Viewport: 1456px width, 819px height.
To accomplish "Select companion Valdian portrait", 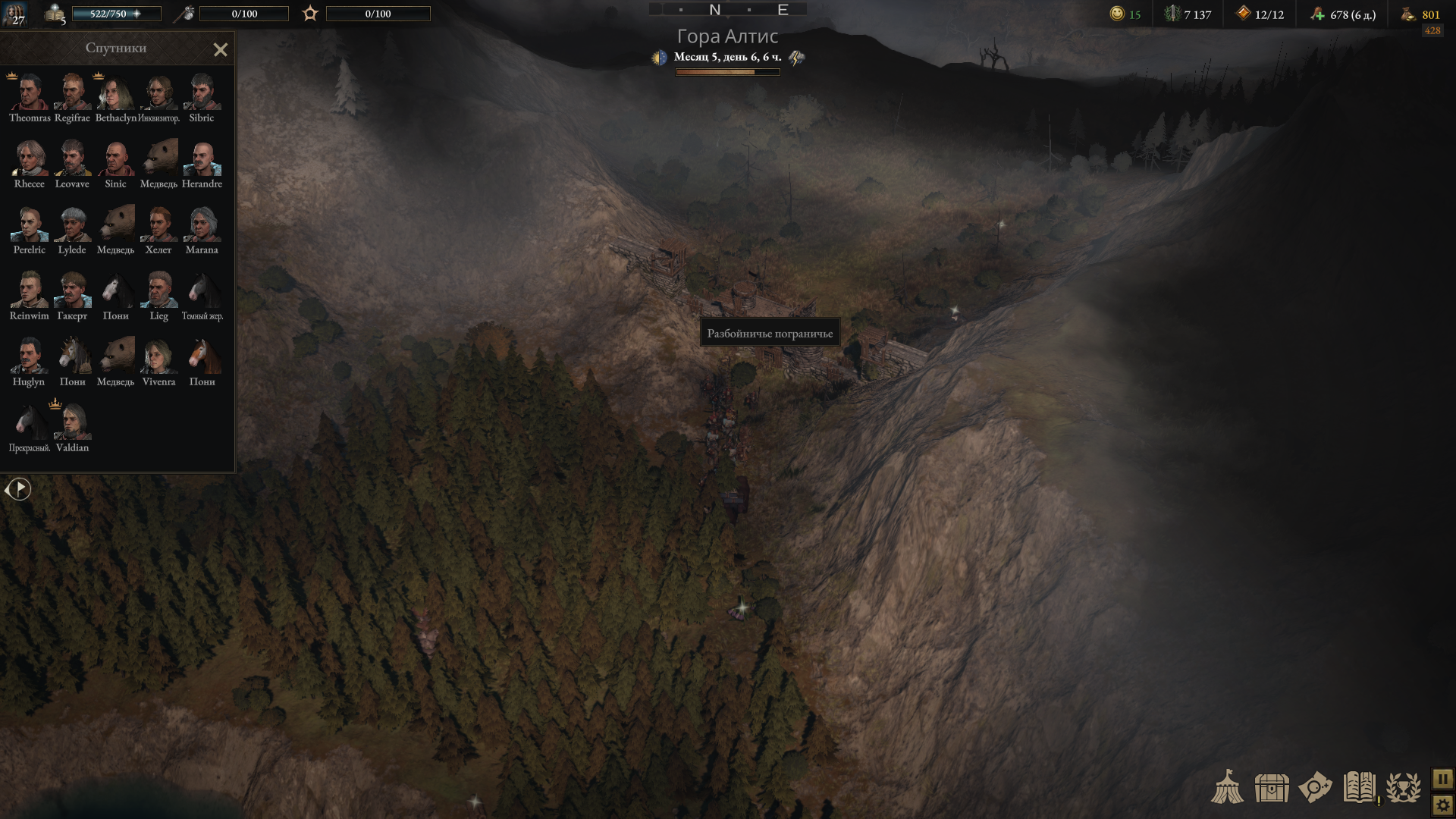I will coord(73,422).
